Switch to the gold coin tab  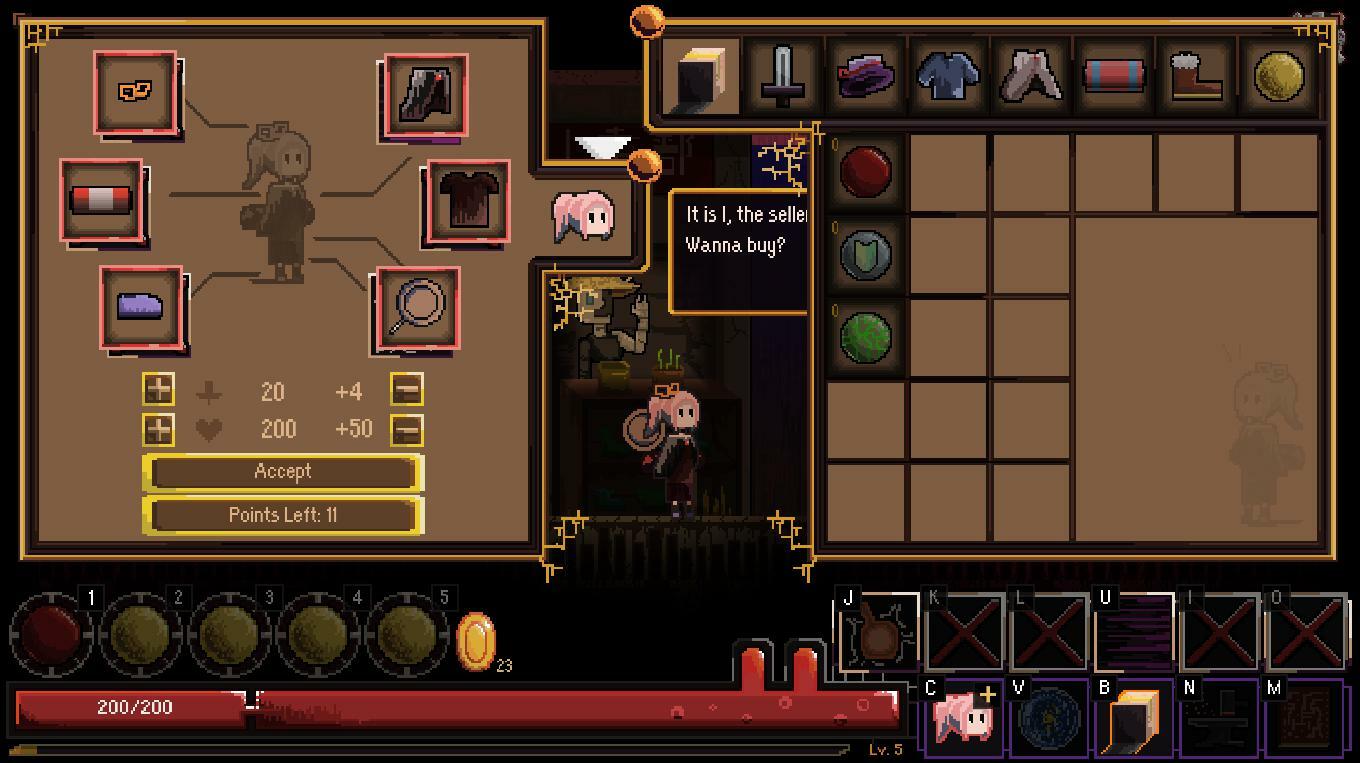tap(1278, 76)
